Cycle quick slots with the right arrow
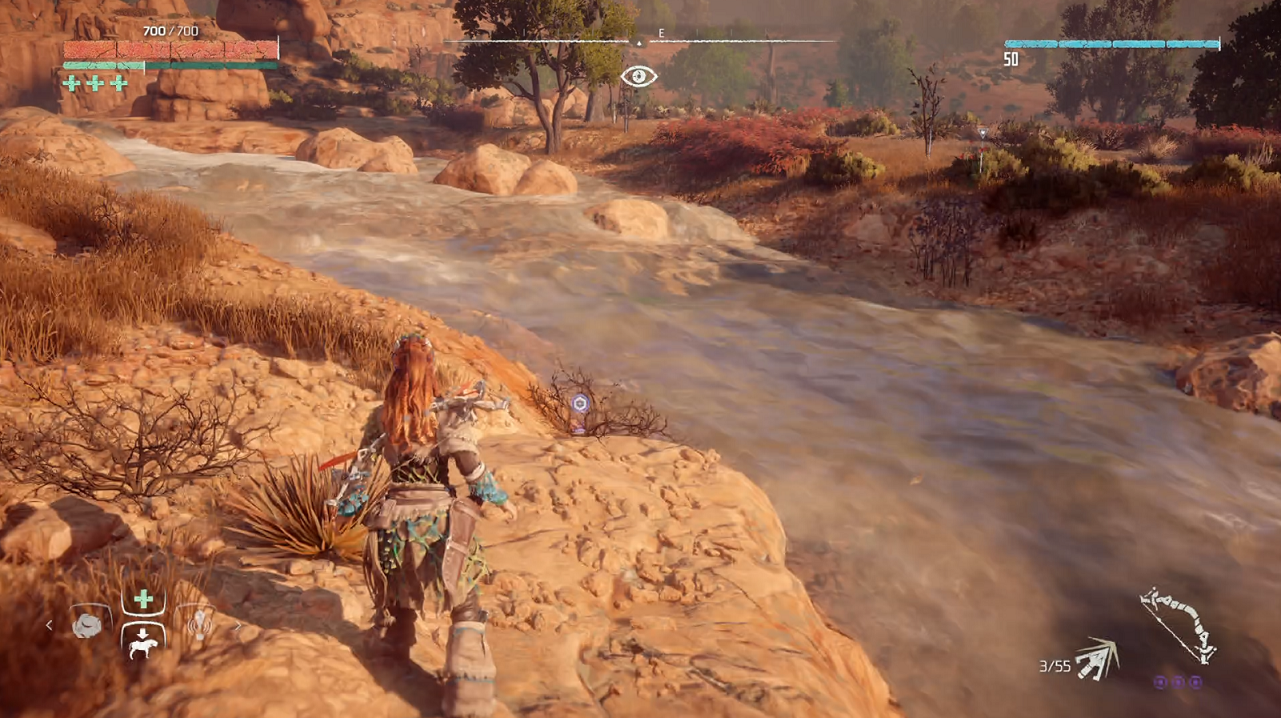Image resolution: width=1281 pixels, height=718 pixels. pyautogui.click(x=238, y=626)
